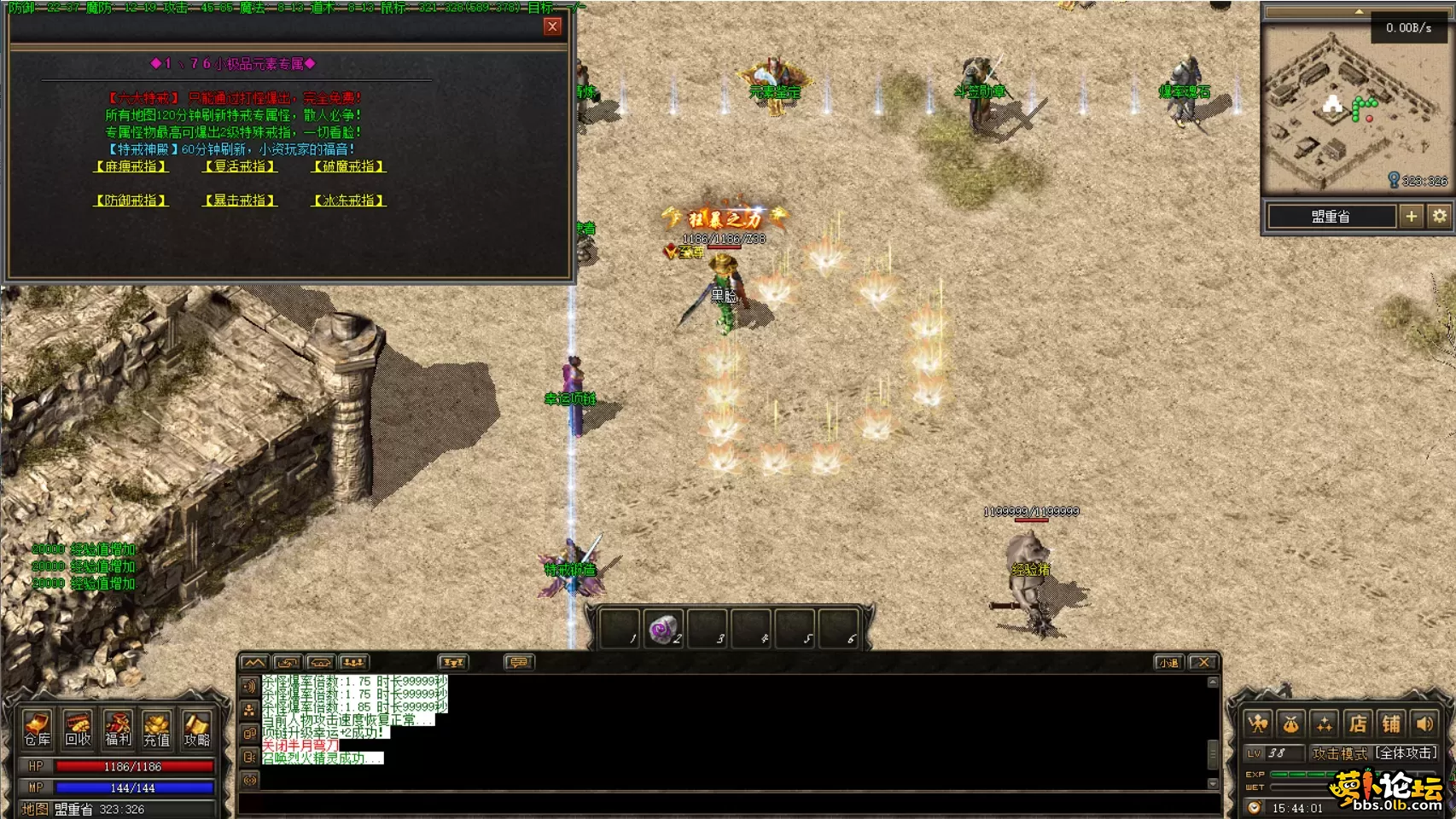Toggle the sound speaker icon
The width and height of the screenshot is (1456, 819).
pos(1424,724)
